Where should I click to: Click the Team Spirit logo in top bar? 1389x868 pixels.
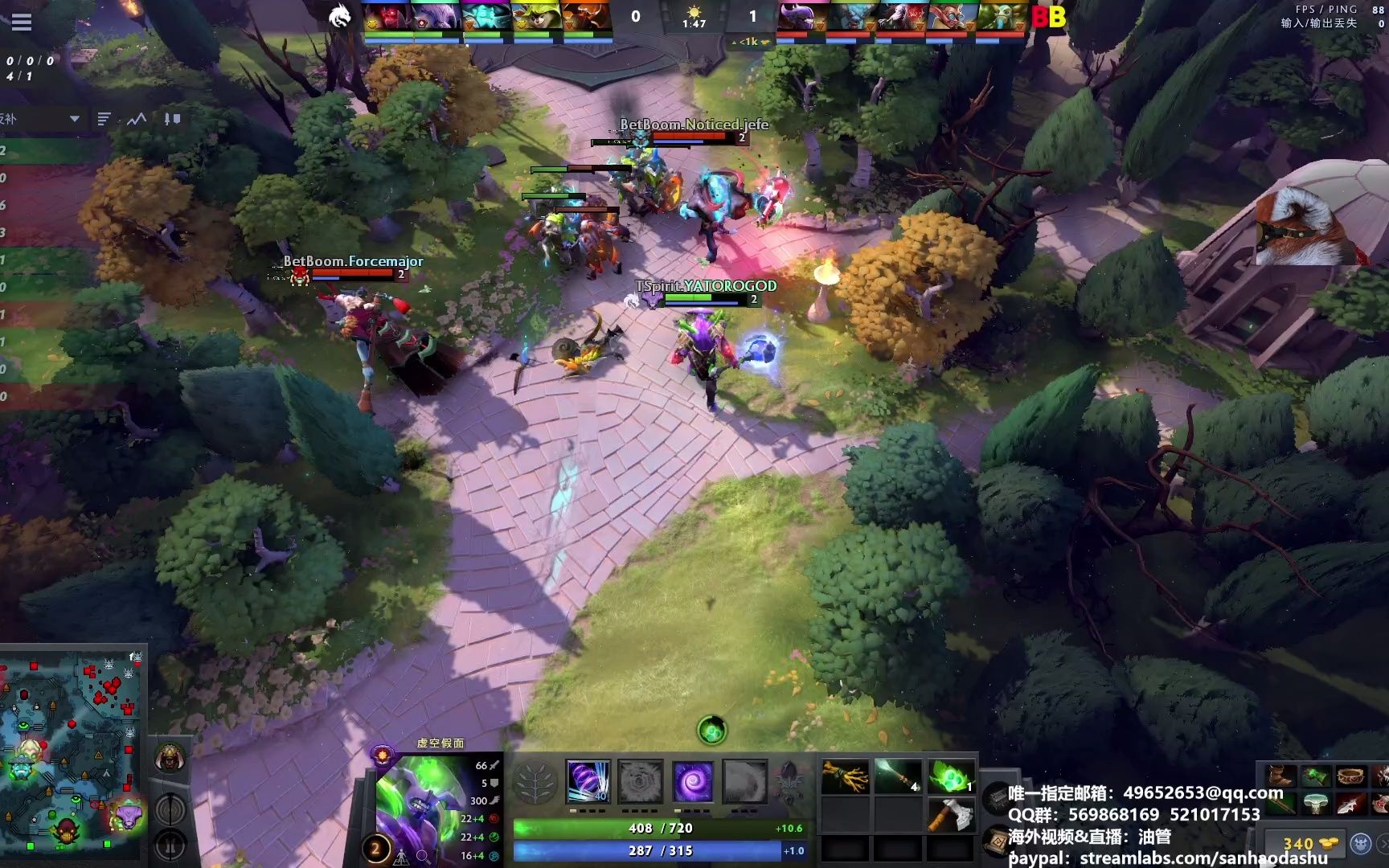341,18
